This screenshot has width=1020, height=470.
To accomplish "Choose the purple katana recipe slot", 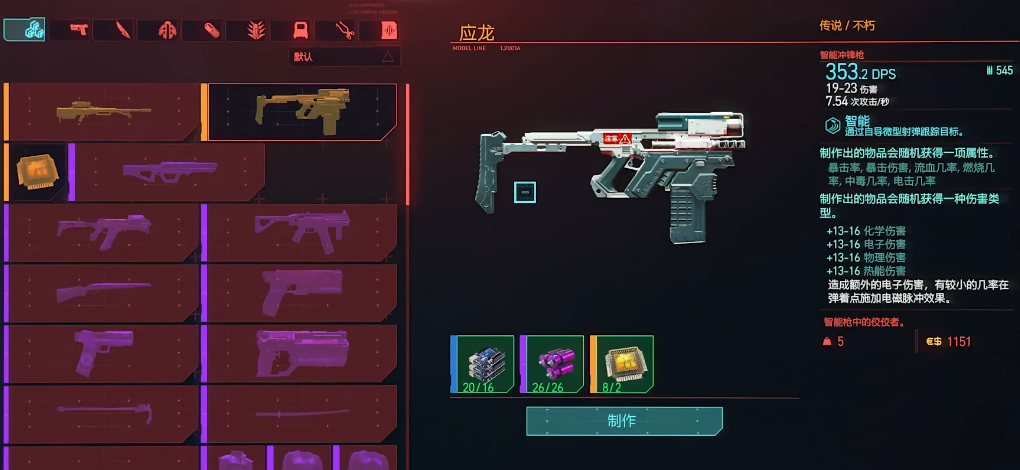I will coord(301,412).
